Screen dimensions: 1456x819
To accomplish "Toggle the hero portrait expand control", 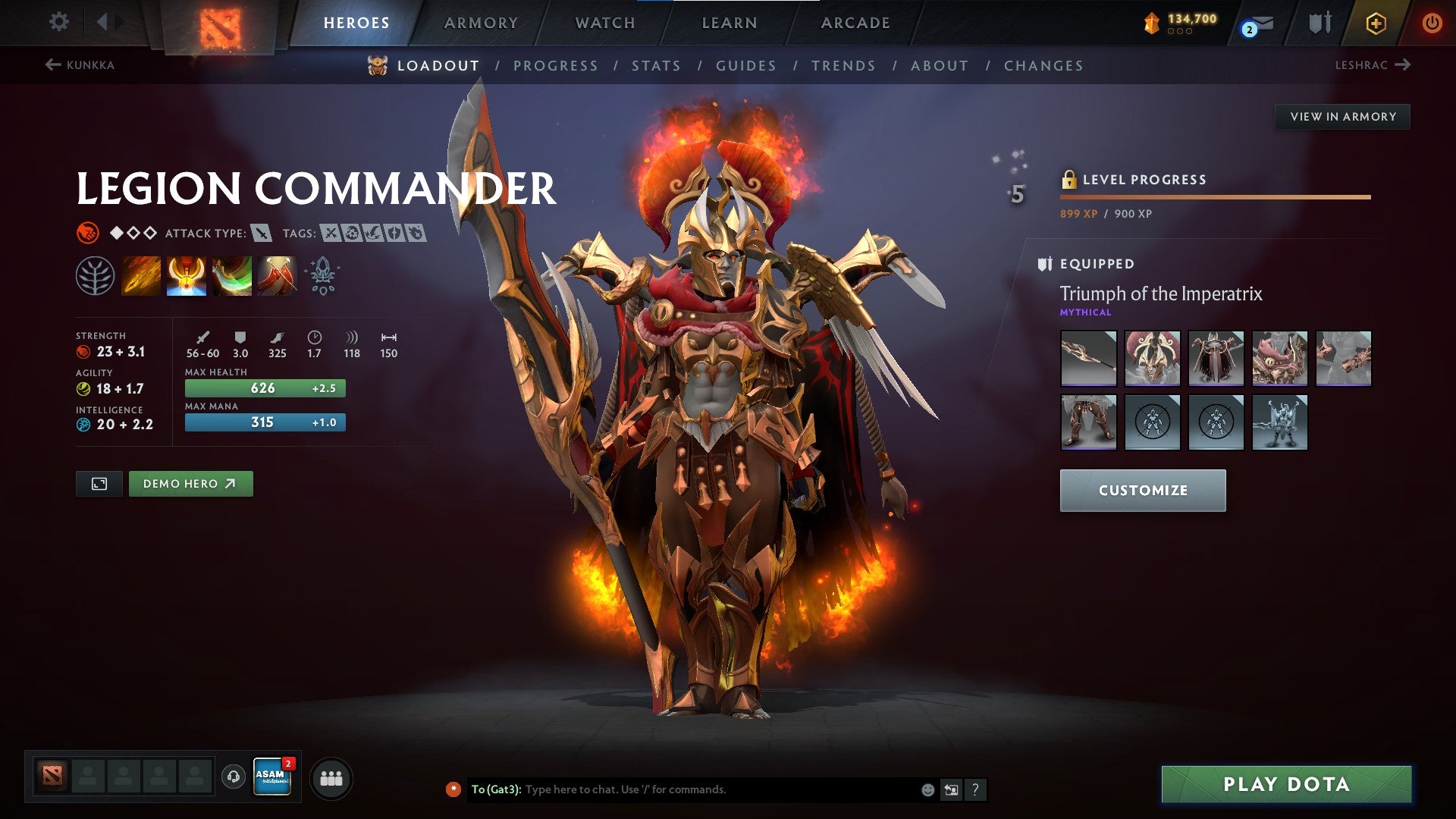I will click(x=99, y=483).
